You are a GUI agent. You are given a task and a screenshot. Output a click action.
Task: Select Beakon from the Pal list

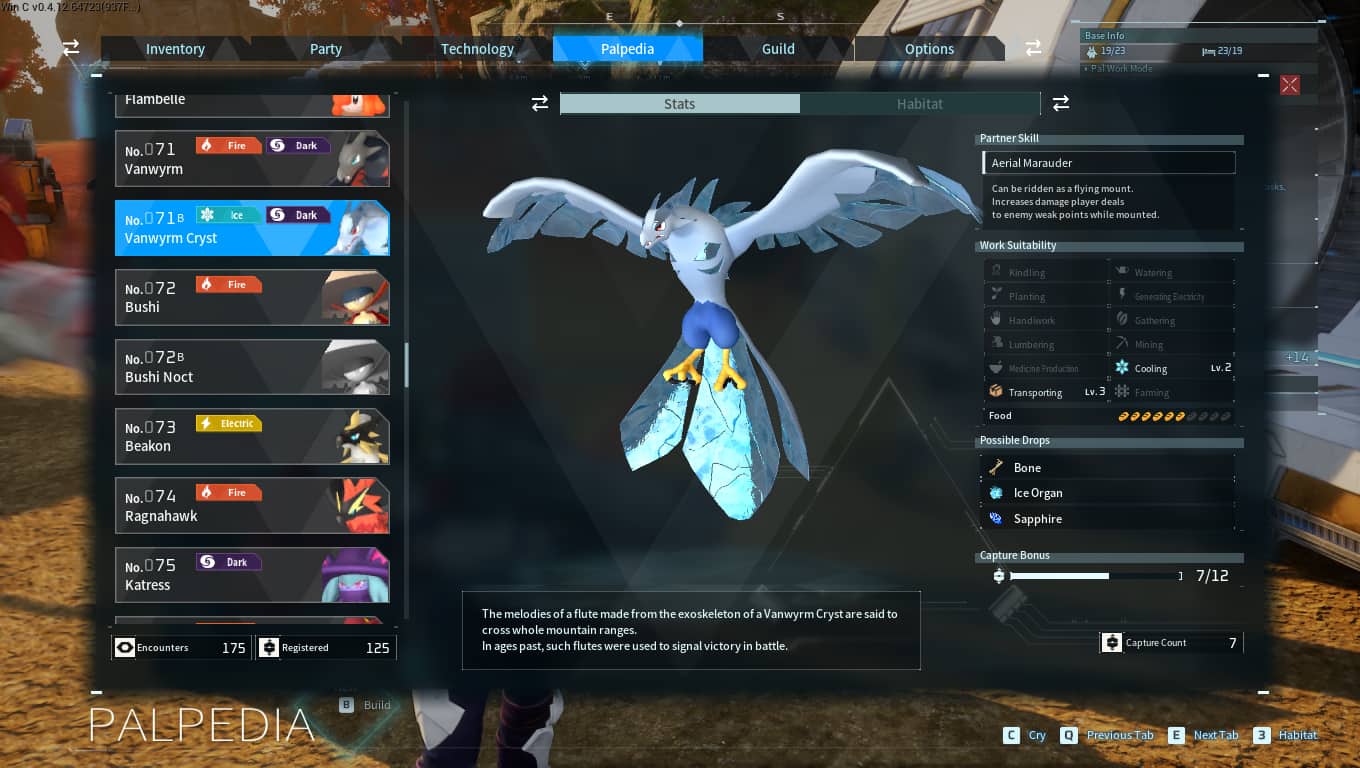[252, 436]
